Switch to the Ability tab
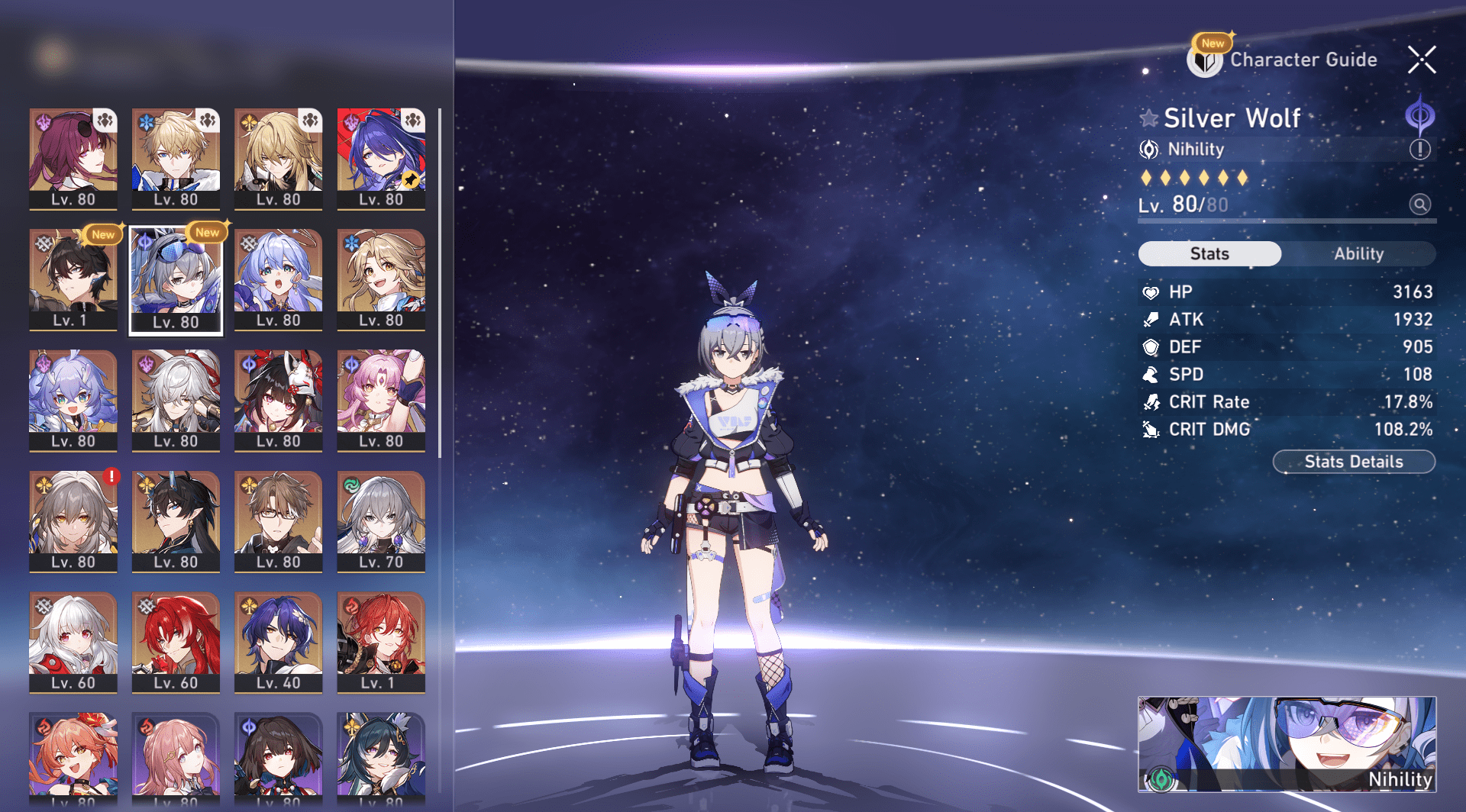1466x812 pixels. pos(1360,253)
